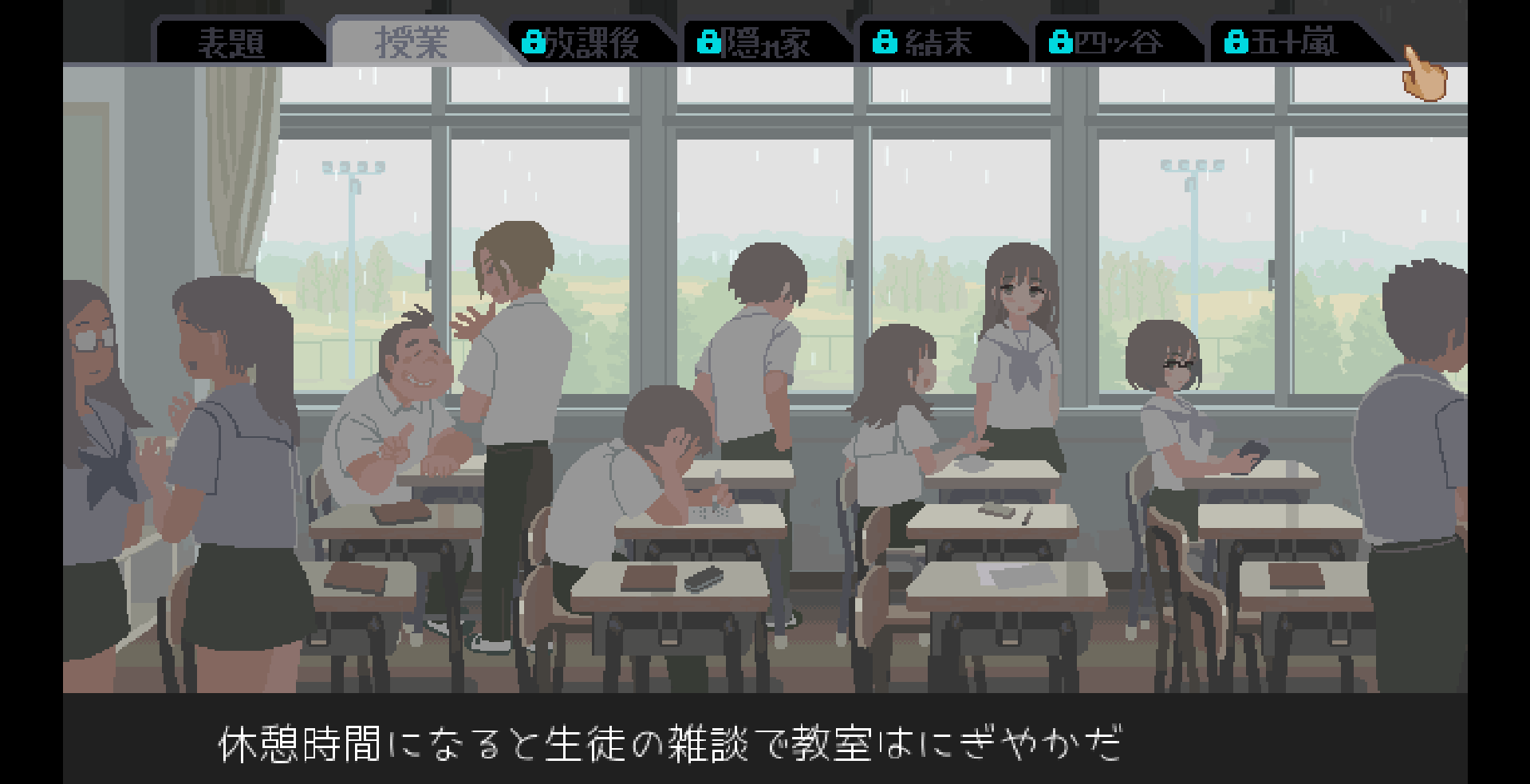
Task: Select the 授業 chapter tab
Action: [x=412, y=42]
